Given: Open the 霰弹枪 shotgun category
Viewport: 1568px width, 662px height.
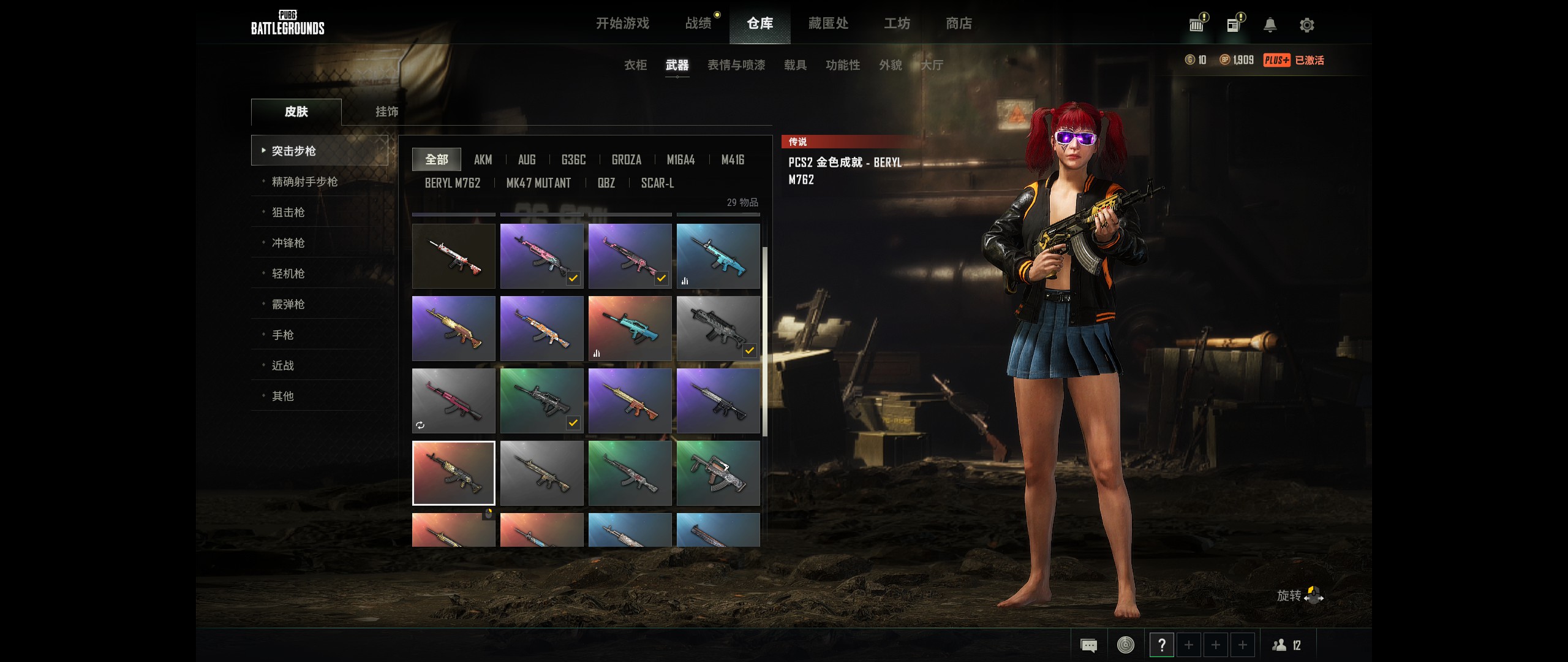Looking at the screenshot, I should pyautogui.click(x=288, y=304).
